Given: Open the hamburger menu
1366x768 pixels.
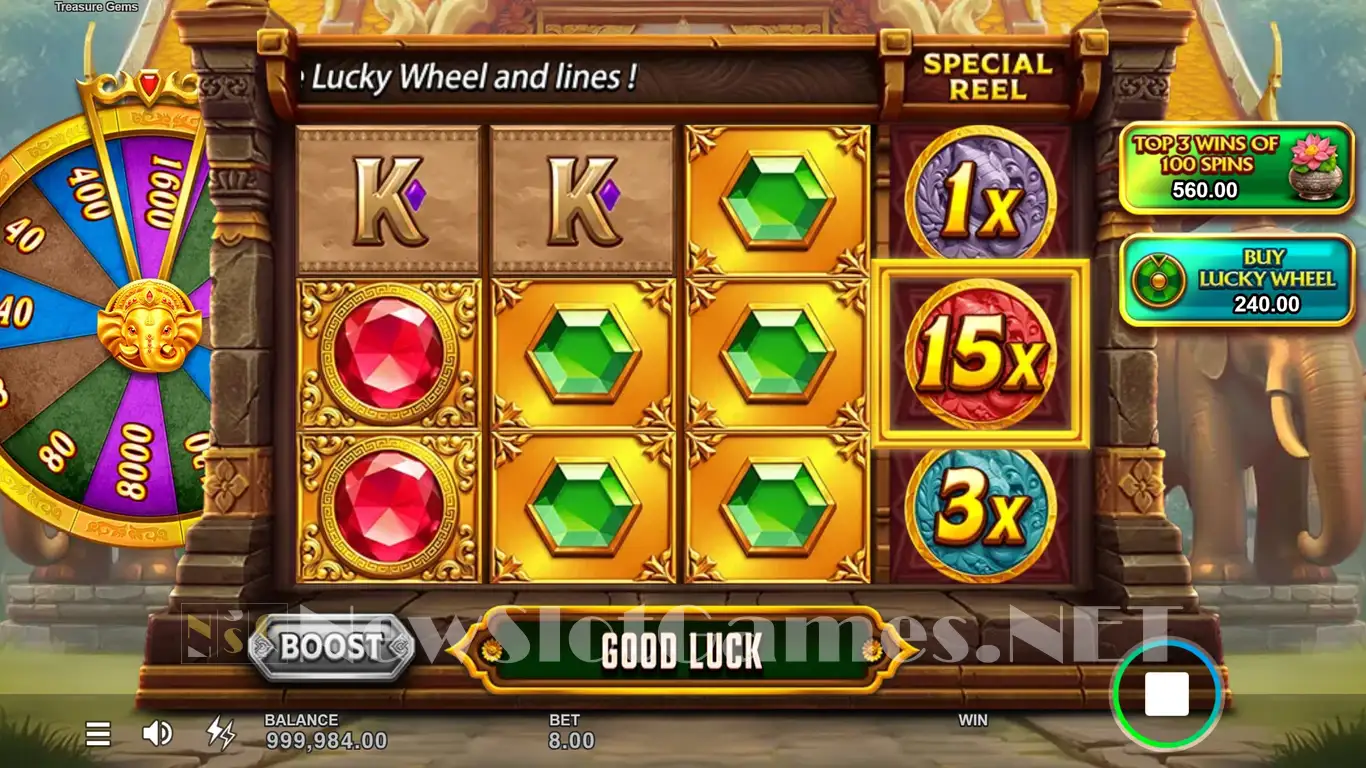Looking at the screenshot, I should [x=98, y=735].
